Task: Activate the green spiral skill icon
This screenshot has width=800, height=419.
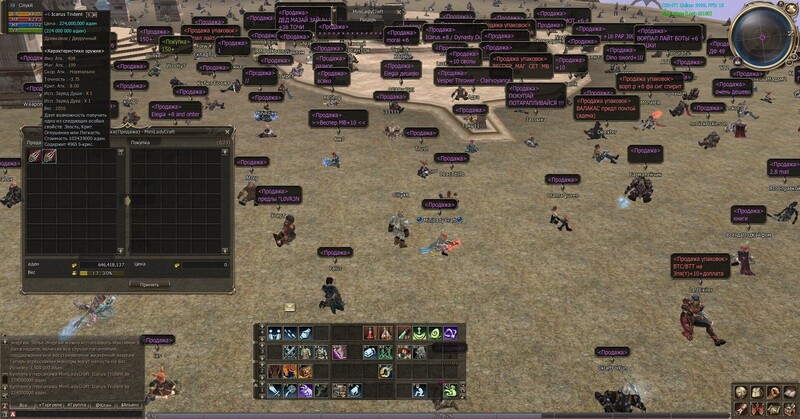Action: [x=434, y=333]
